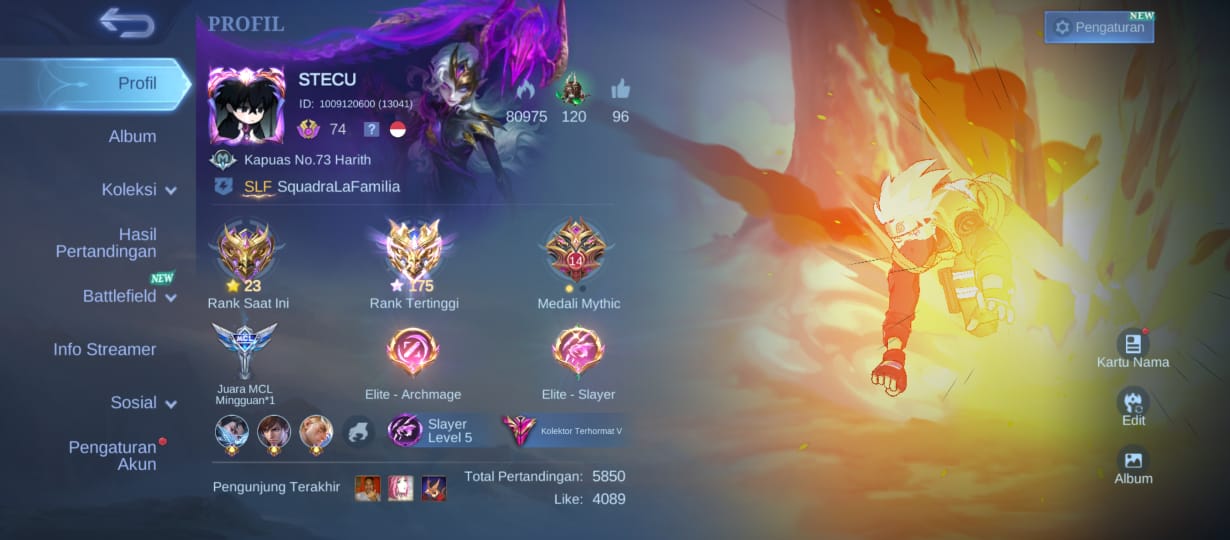Open the Info Streamer tab

[x=105, y=349]
